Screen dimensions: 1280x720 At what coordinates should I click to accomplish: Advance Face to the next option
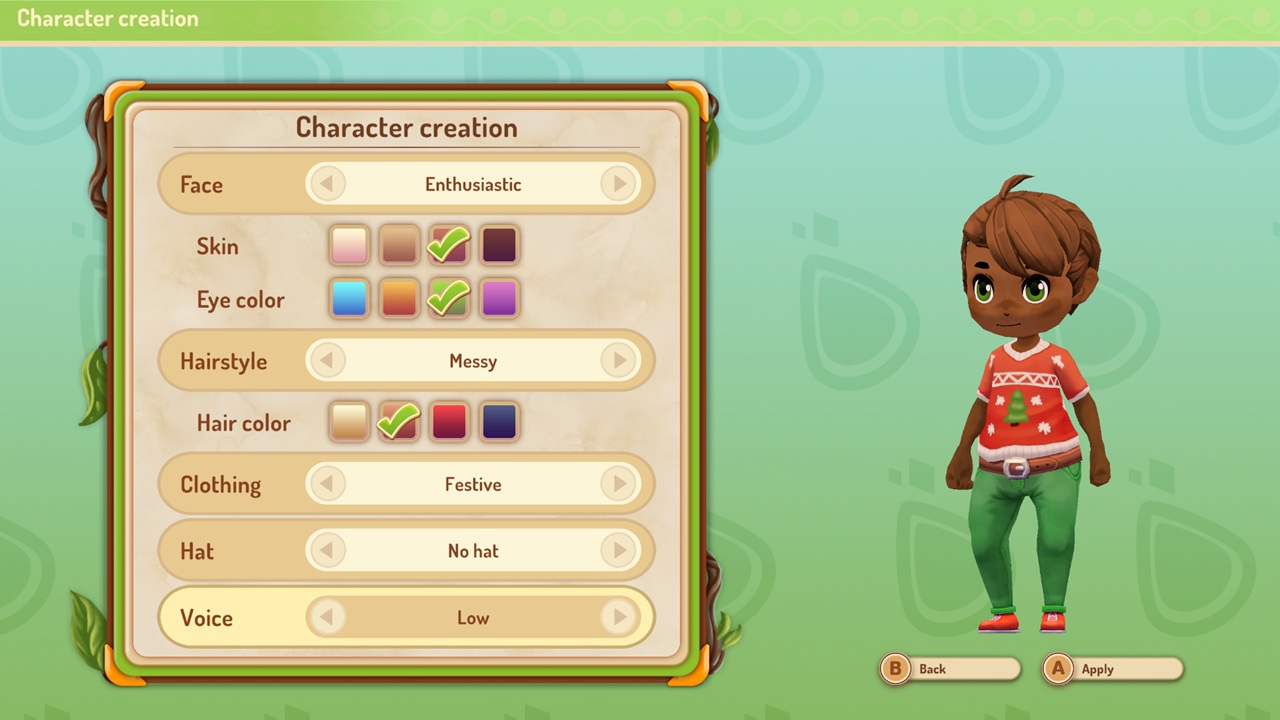tap(619, 184)
